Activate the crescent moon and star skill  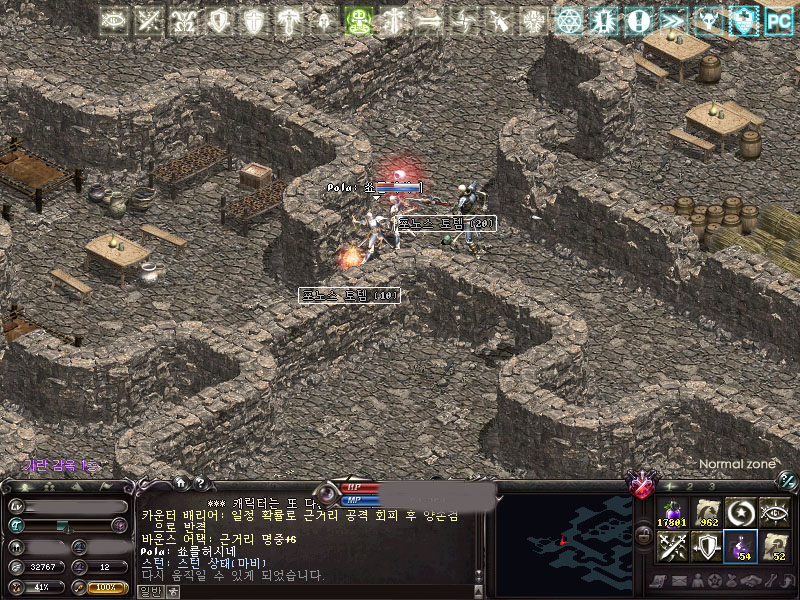tap(740, 513)
